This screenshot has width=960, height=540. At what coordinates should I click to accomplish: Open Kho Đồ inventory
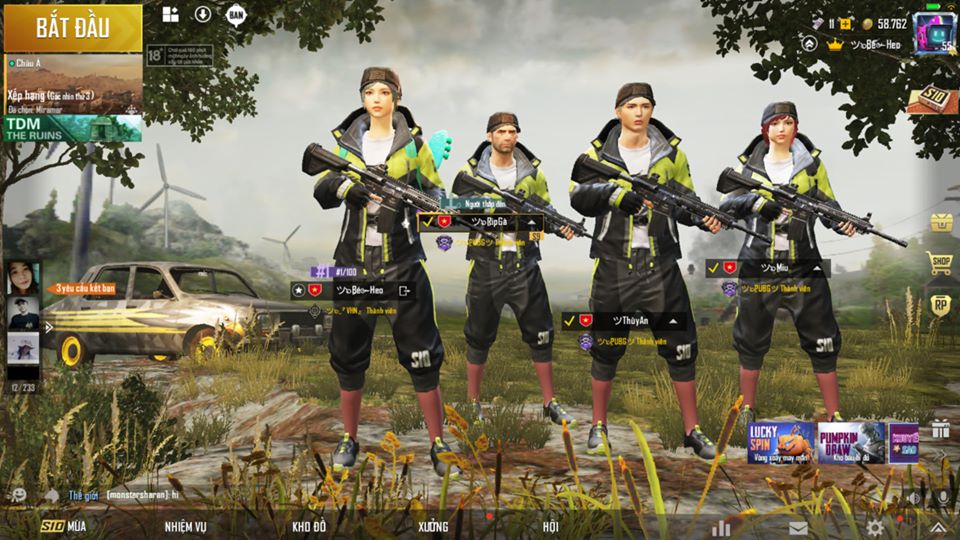click(x=309, y=526)
